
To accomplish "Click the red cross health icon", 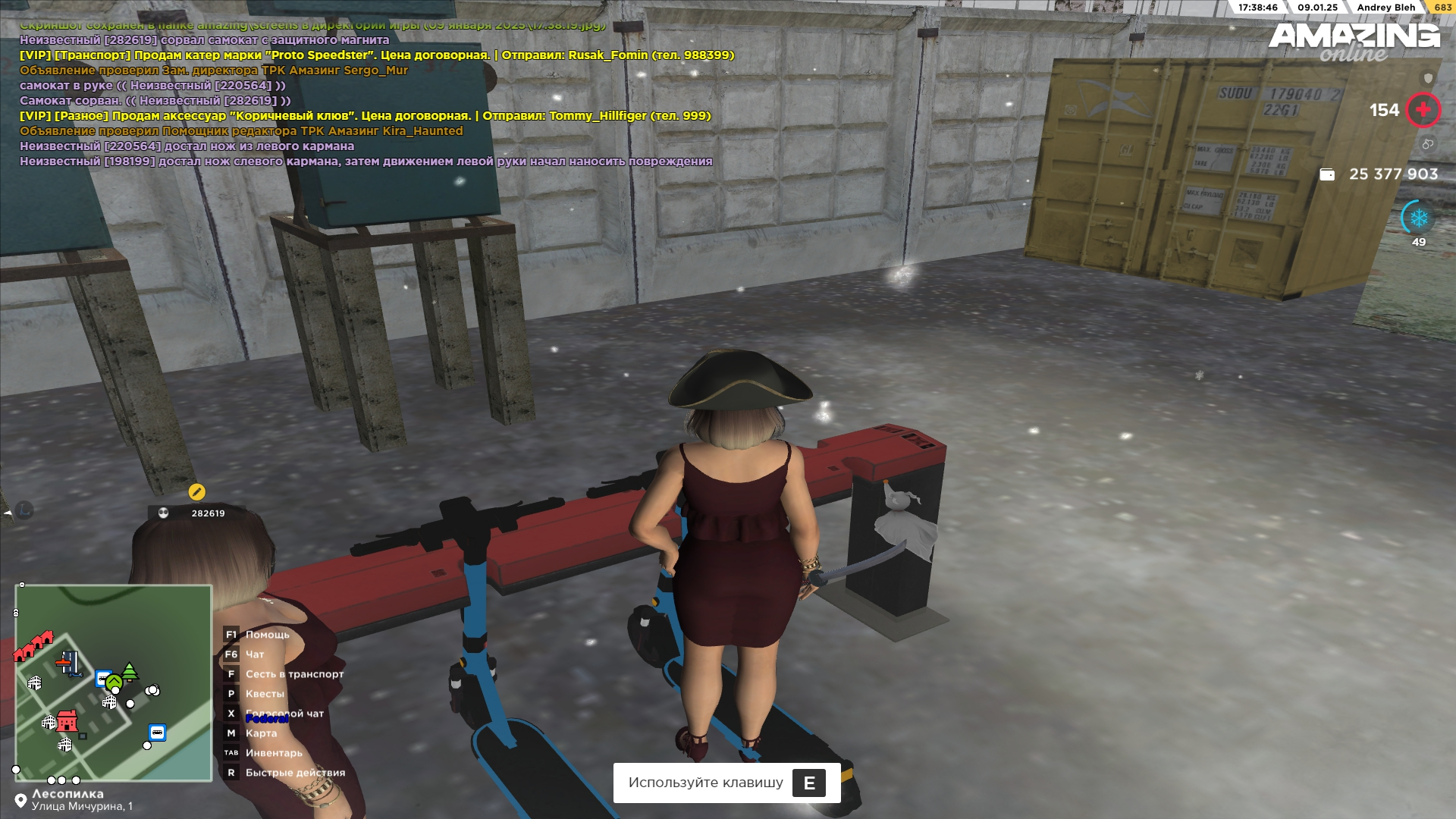I will click(x=1423, y=110).
